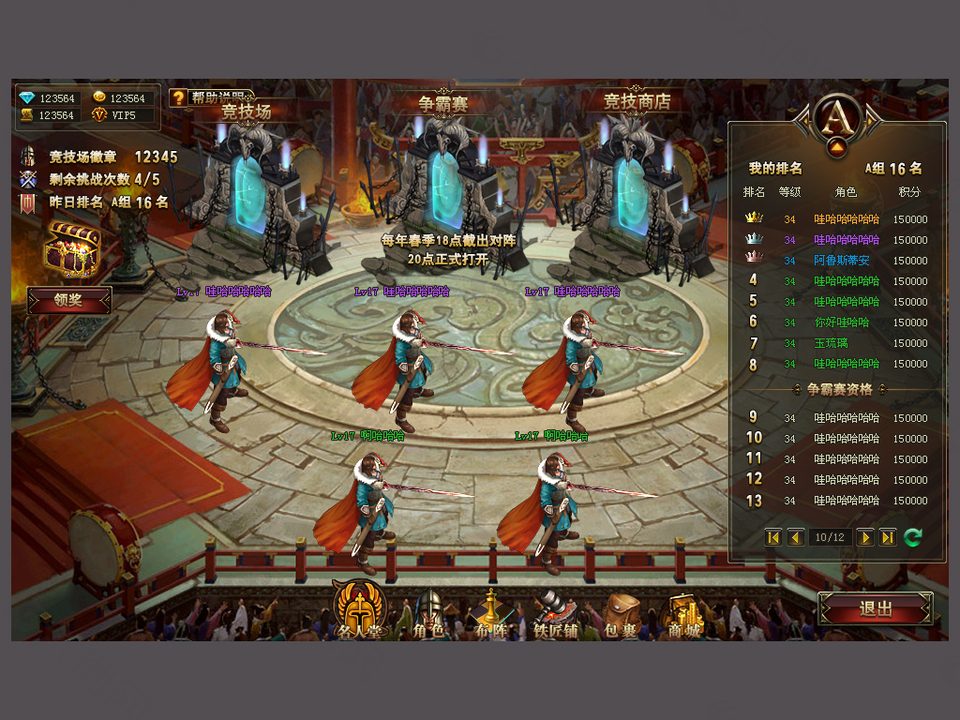
Task: Open the jeweled treasure chest reward
Action: click(x=72, y=248)
